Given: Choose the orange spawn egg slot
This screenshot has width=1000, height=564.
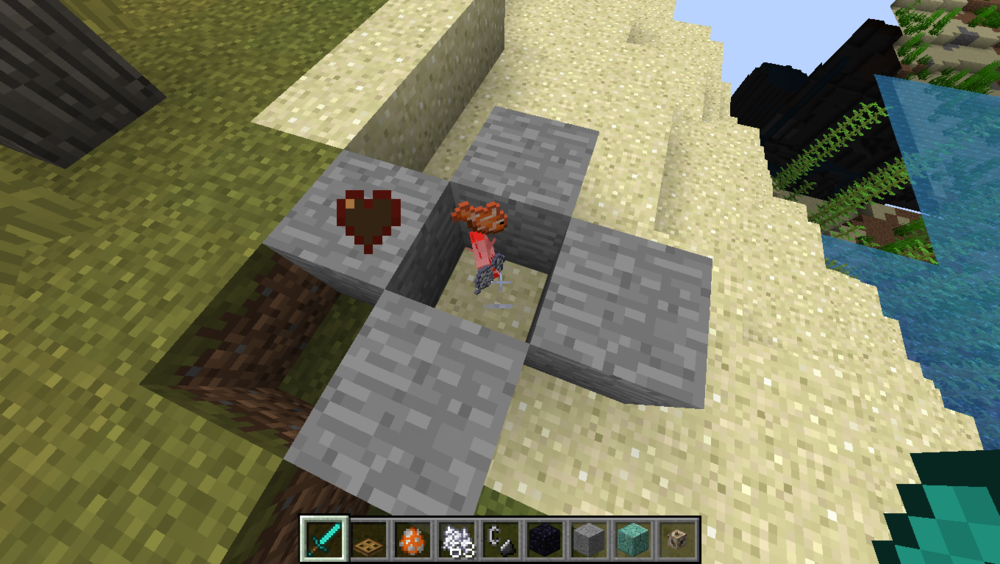Looking at the screenshot, I should pyautogui.click(x=412, y=540).
